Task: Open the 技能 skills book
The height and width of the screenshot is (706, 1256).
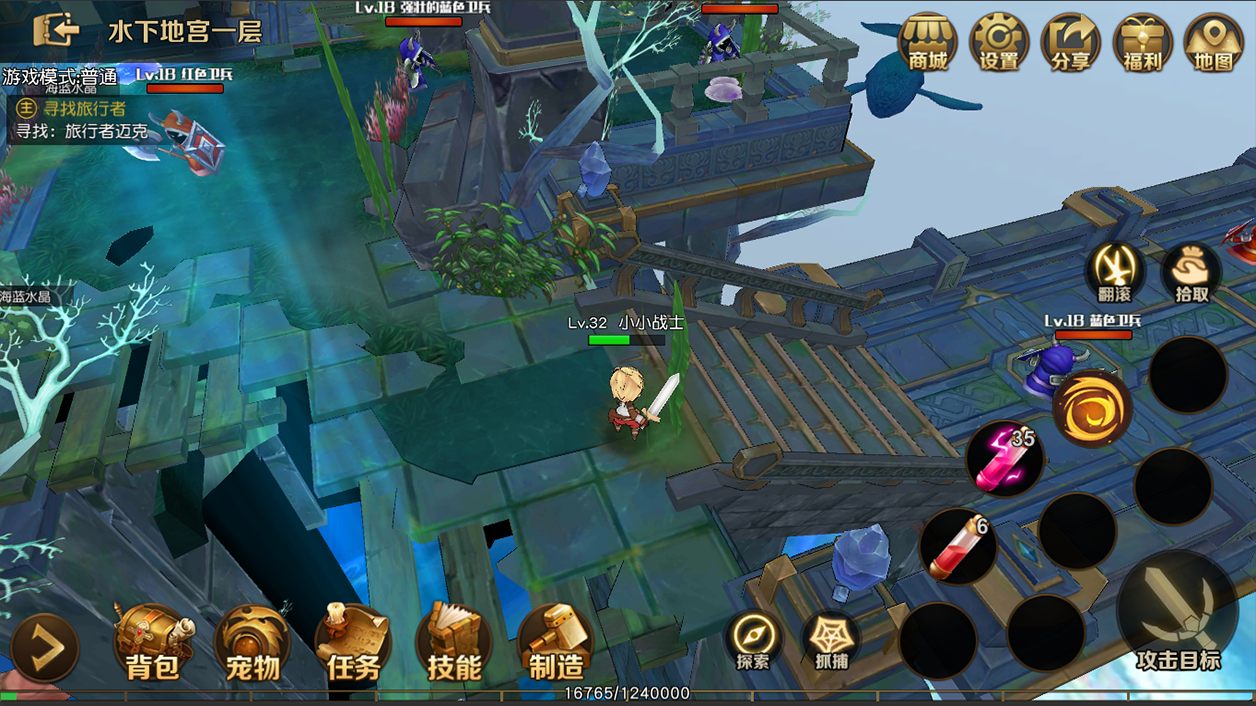Action: [454, 643]
